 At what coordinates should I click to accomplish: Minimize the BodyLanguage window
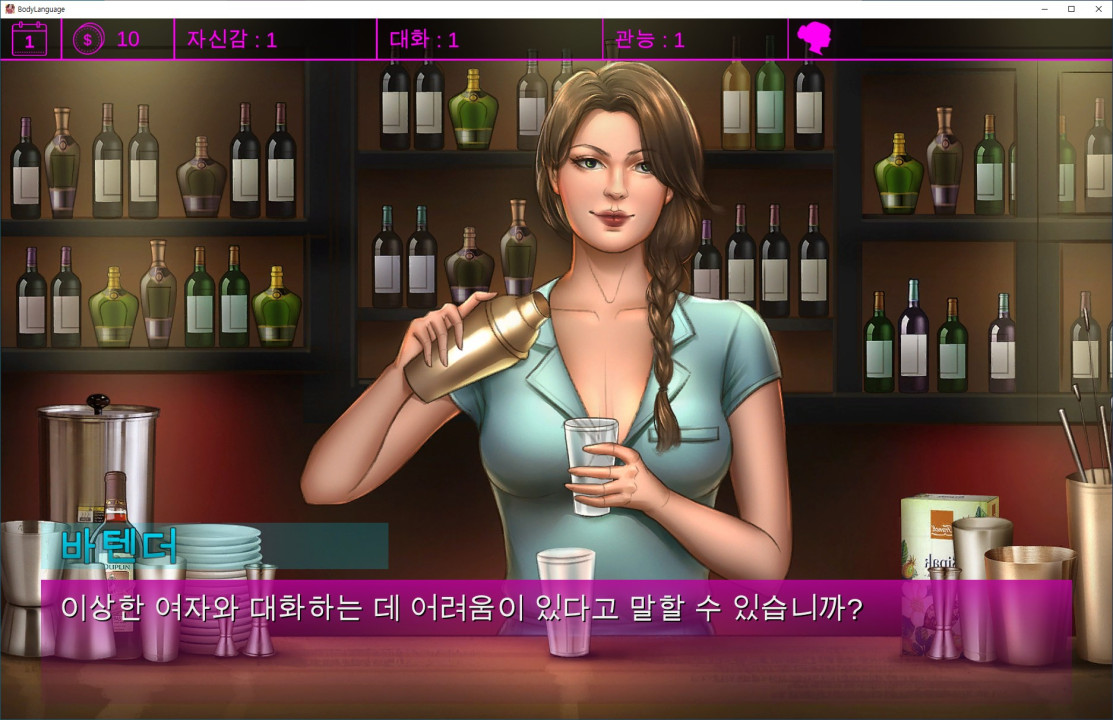coord(1044,9)
